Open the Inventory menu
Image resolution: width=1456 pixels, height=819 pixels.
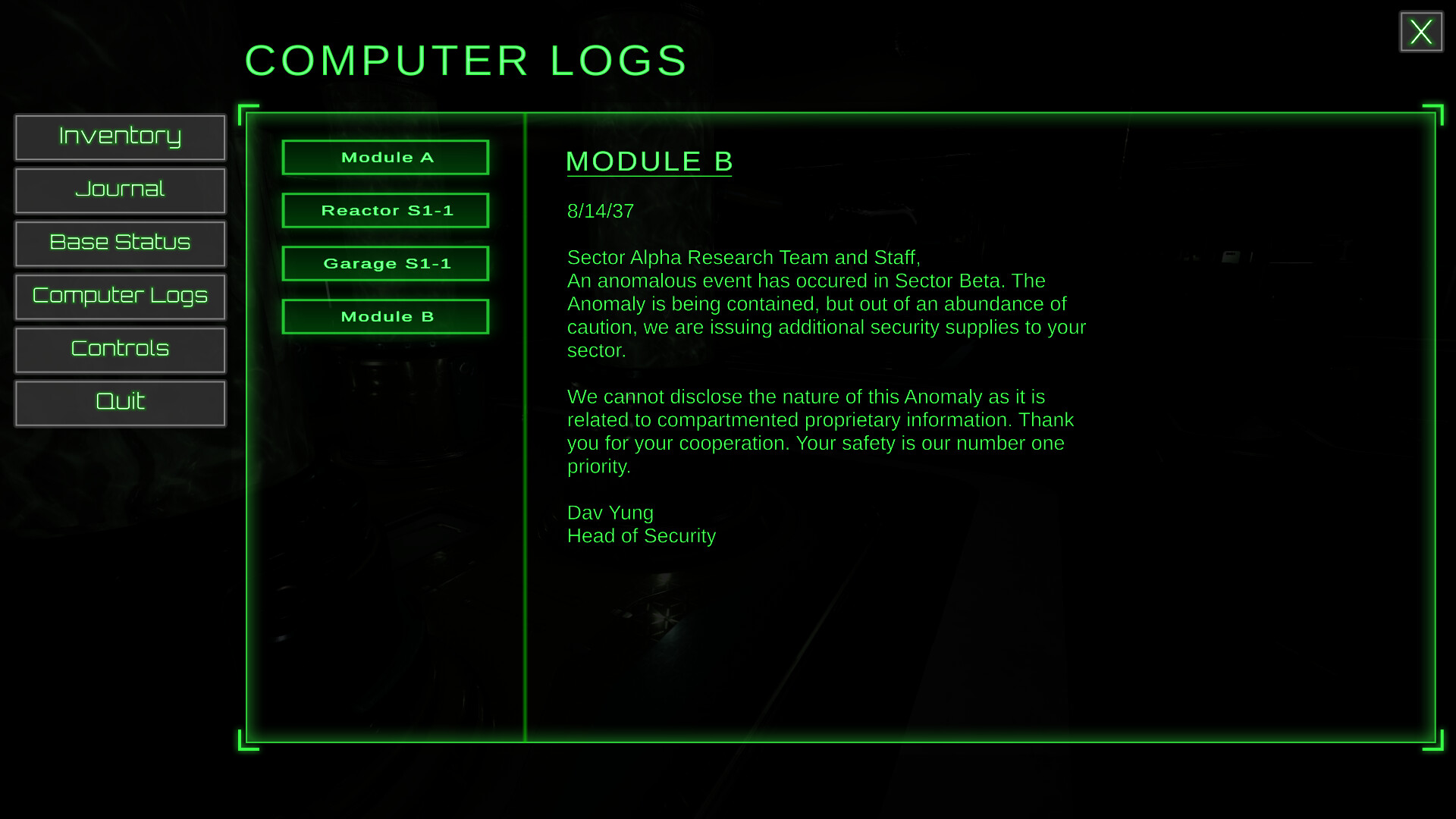click(120, 137)
